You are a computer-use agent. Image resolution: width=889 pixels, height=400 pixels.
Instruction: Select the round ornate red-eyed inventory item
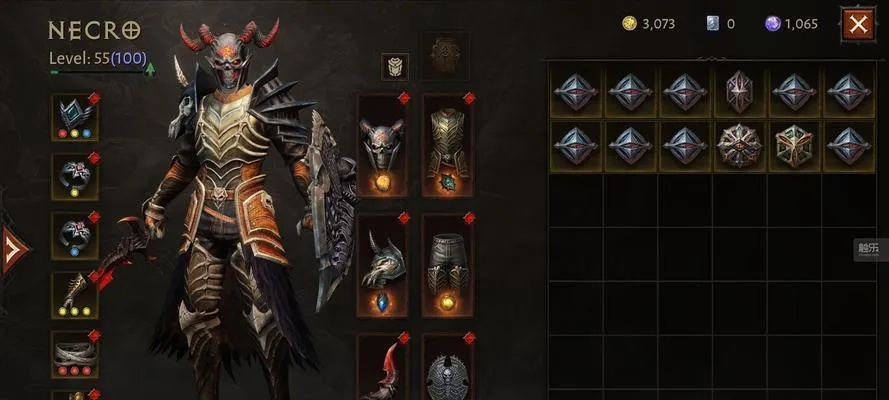point(740,145)
